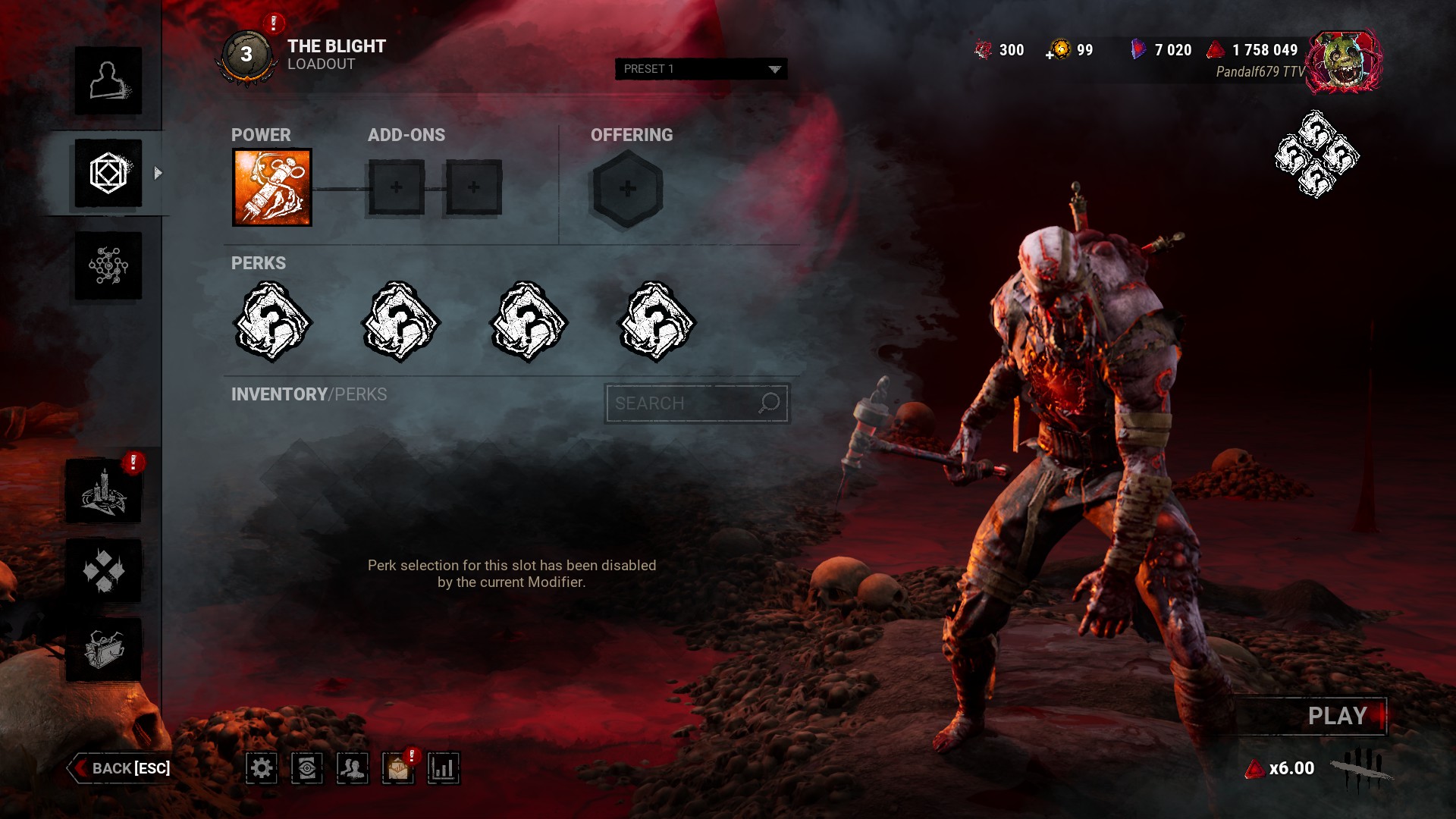Open the candle ritual icon with alert
Screen dimensions: 1456x819
click(x=104, y=493)
